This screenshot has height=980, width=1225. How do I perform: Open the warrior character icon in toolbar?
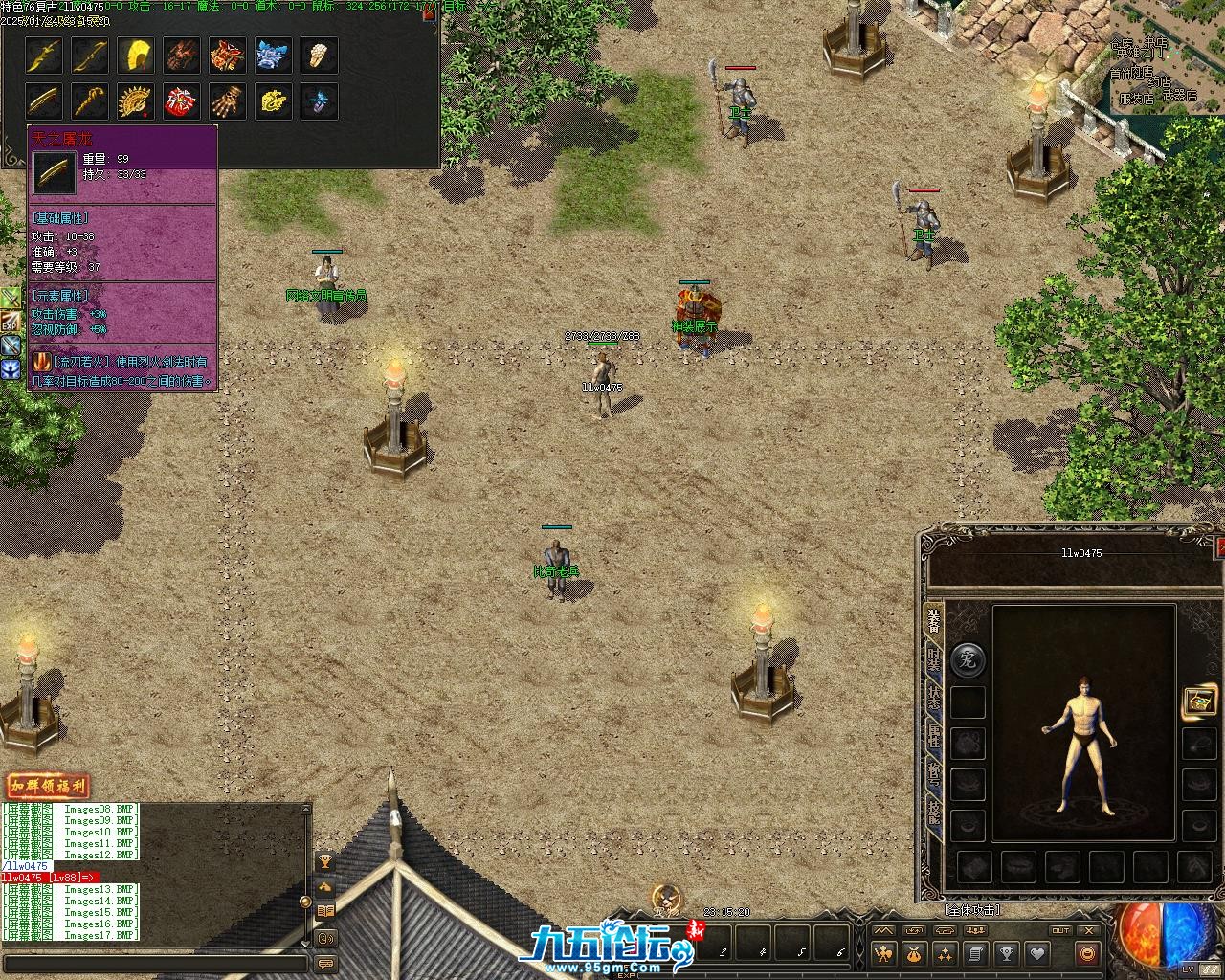pos(882,954)
